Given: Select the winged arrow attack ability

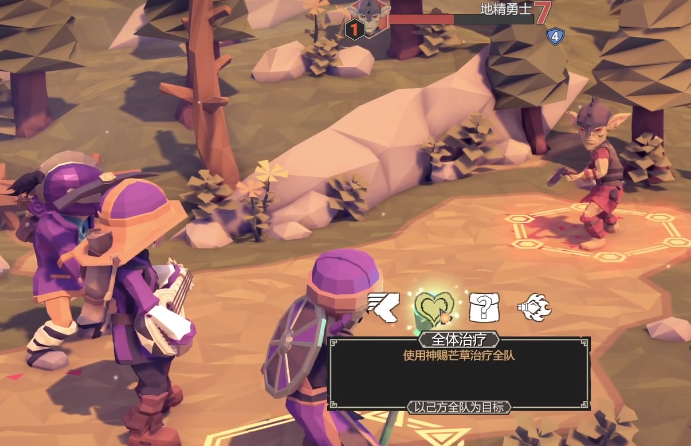Looking at the screenshot, I should coord(383,303).
